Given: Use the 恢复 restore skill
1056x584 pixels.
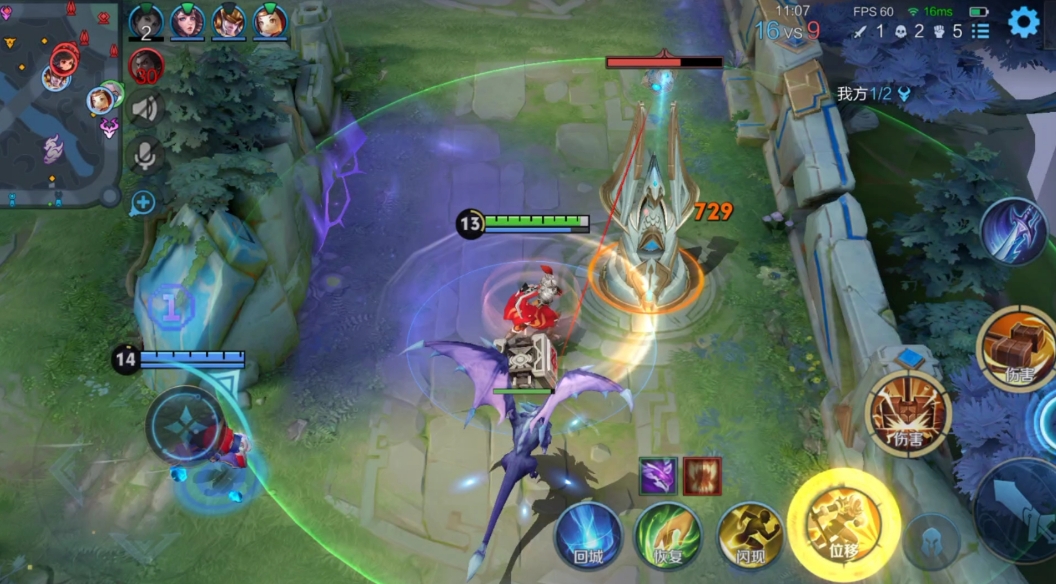Looking at the screenshot, I should coord(668,535).
